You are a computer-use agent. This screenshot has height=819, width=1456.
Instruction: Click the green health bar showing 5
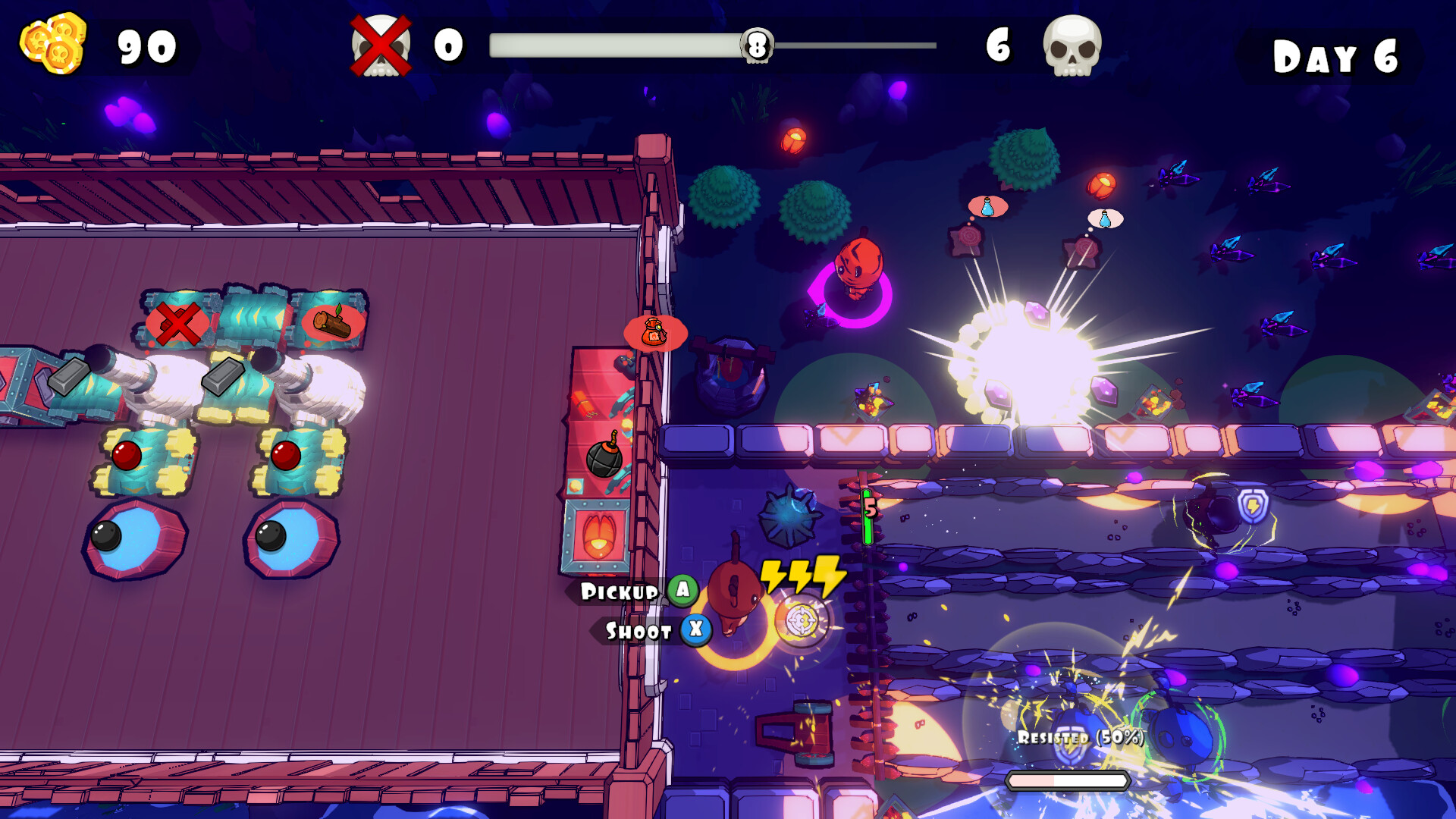tap(865, 516)
